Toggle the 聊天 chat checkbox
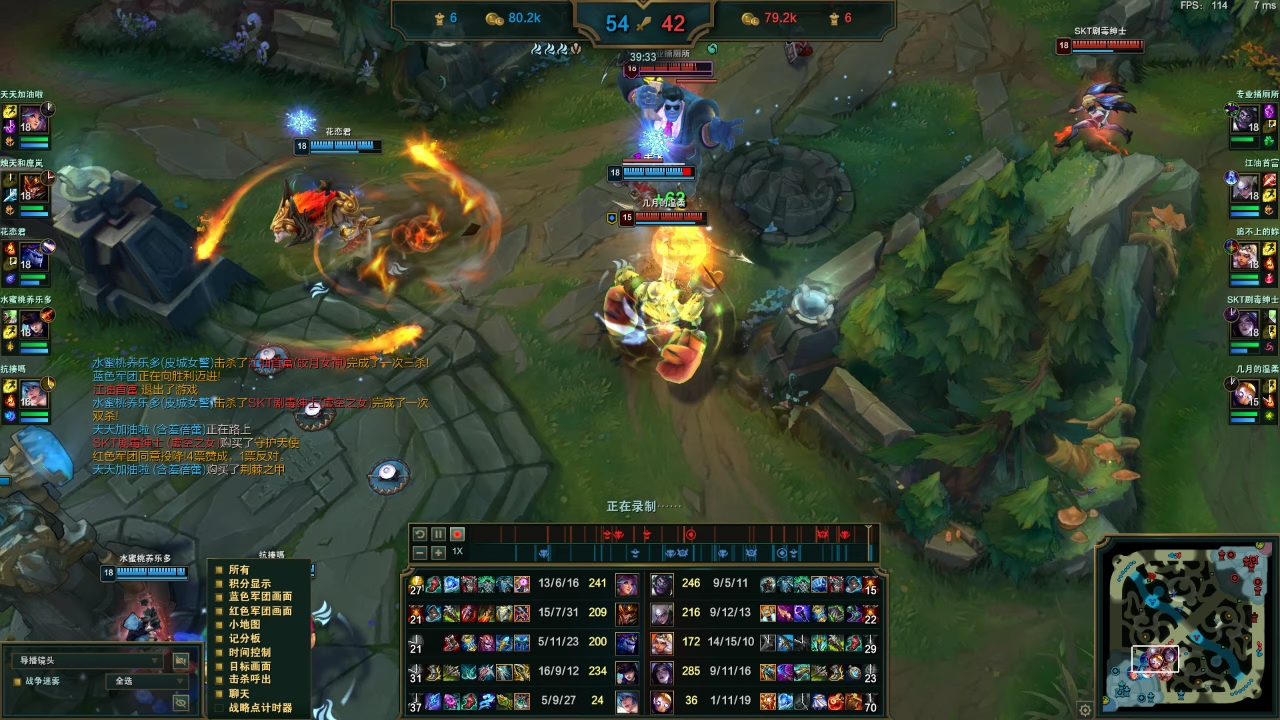This screenshot has height=720, width=1280. (219, 693)
